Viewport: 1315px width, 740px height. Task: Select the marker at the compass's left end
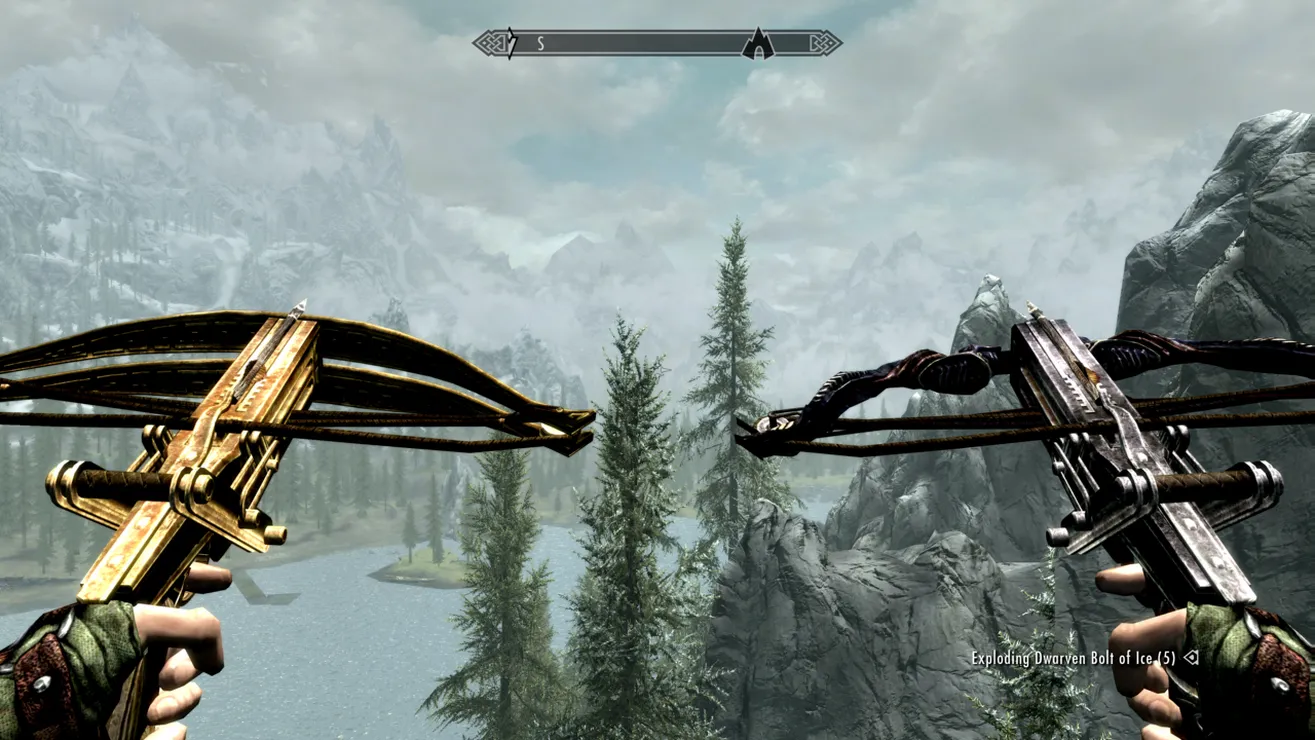click(511, 43)
